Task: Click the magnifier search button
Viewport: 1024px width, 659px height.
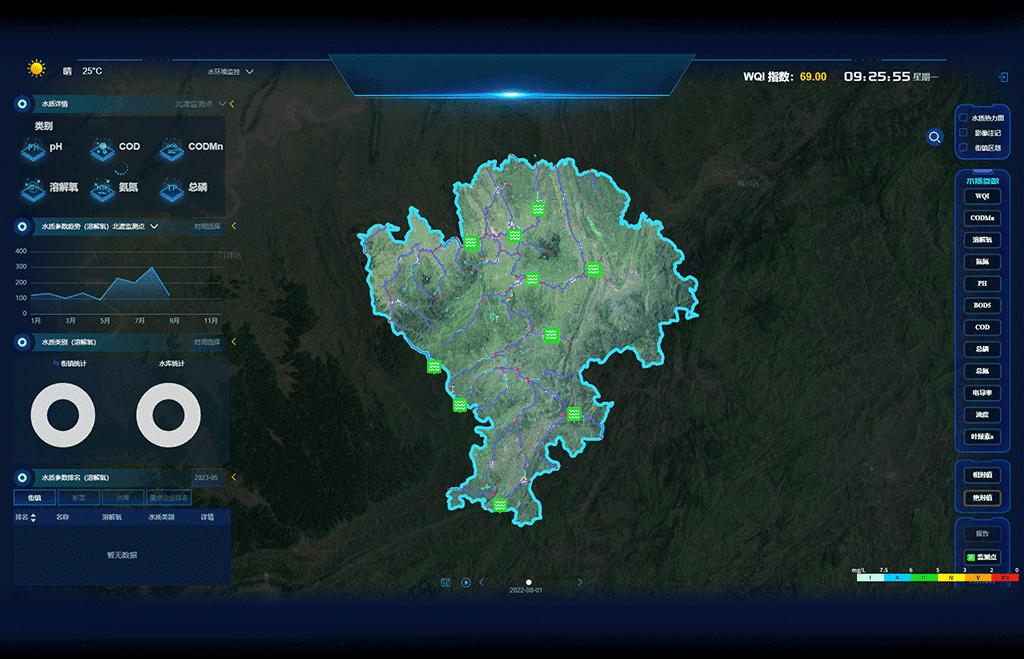Action: [x=934, y=137]
